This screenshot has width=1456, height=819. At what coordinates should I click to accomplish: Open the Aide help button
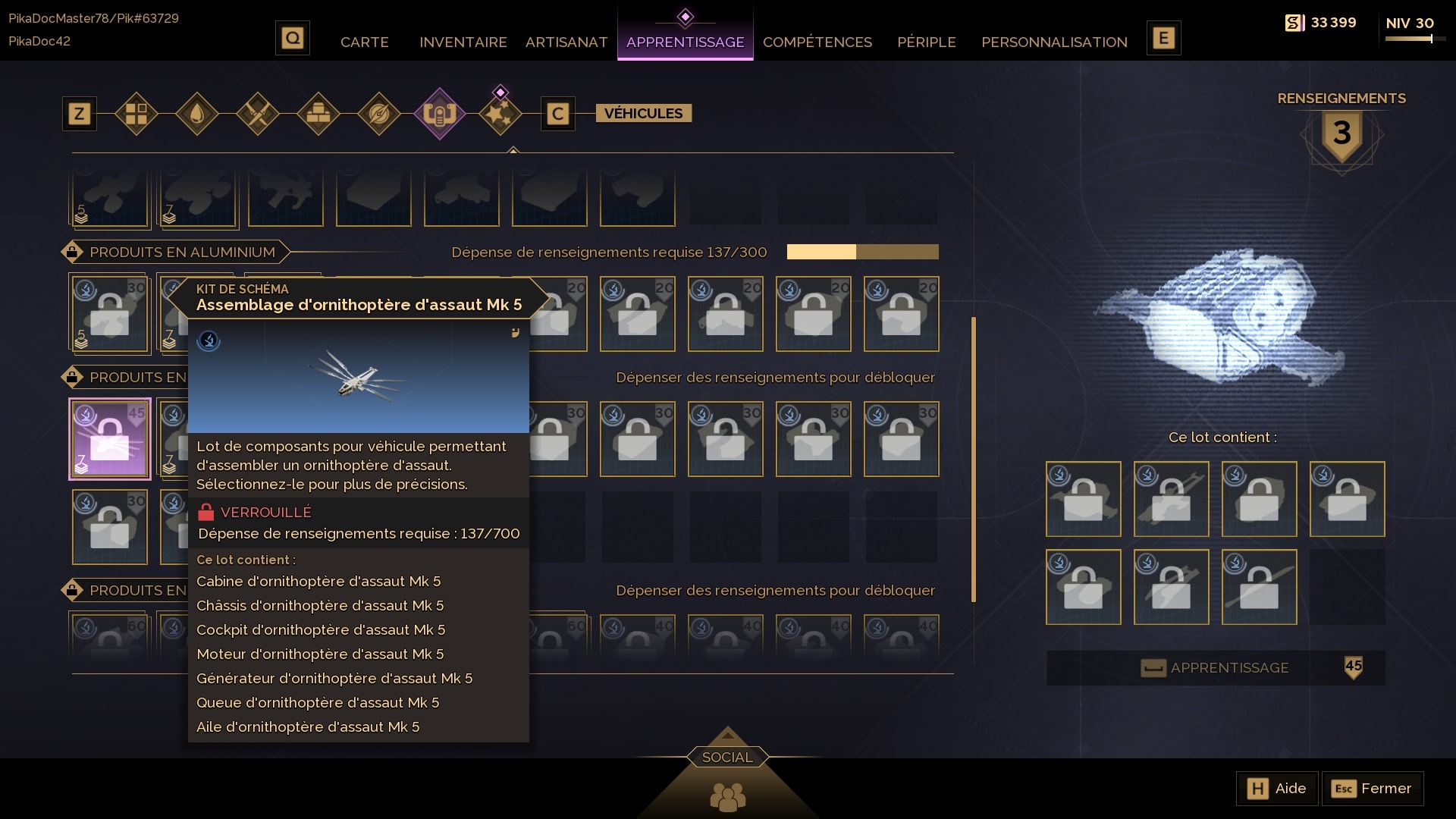click(1277, 789)
